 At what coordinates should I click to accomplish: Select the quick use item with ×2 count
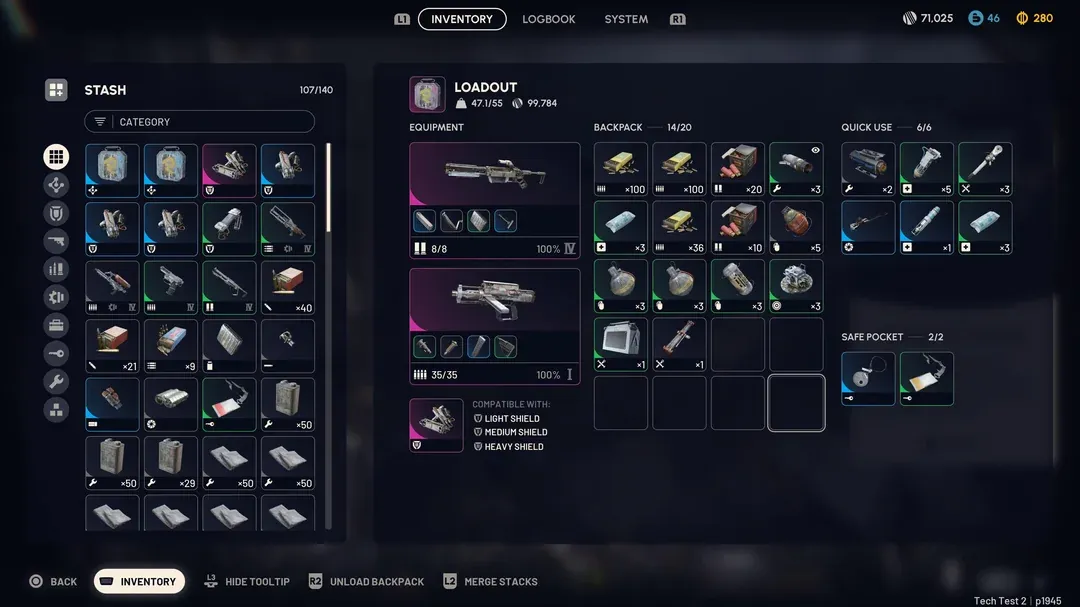(x=868, y=169)
